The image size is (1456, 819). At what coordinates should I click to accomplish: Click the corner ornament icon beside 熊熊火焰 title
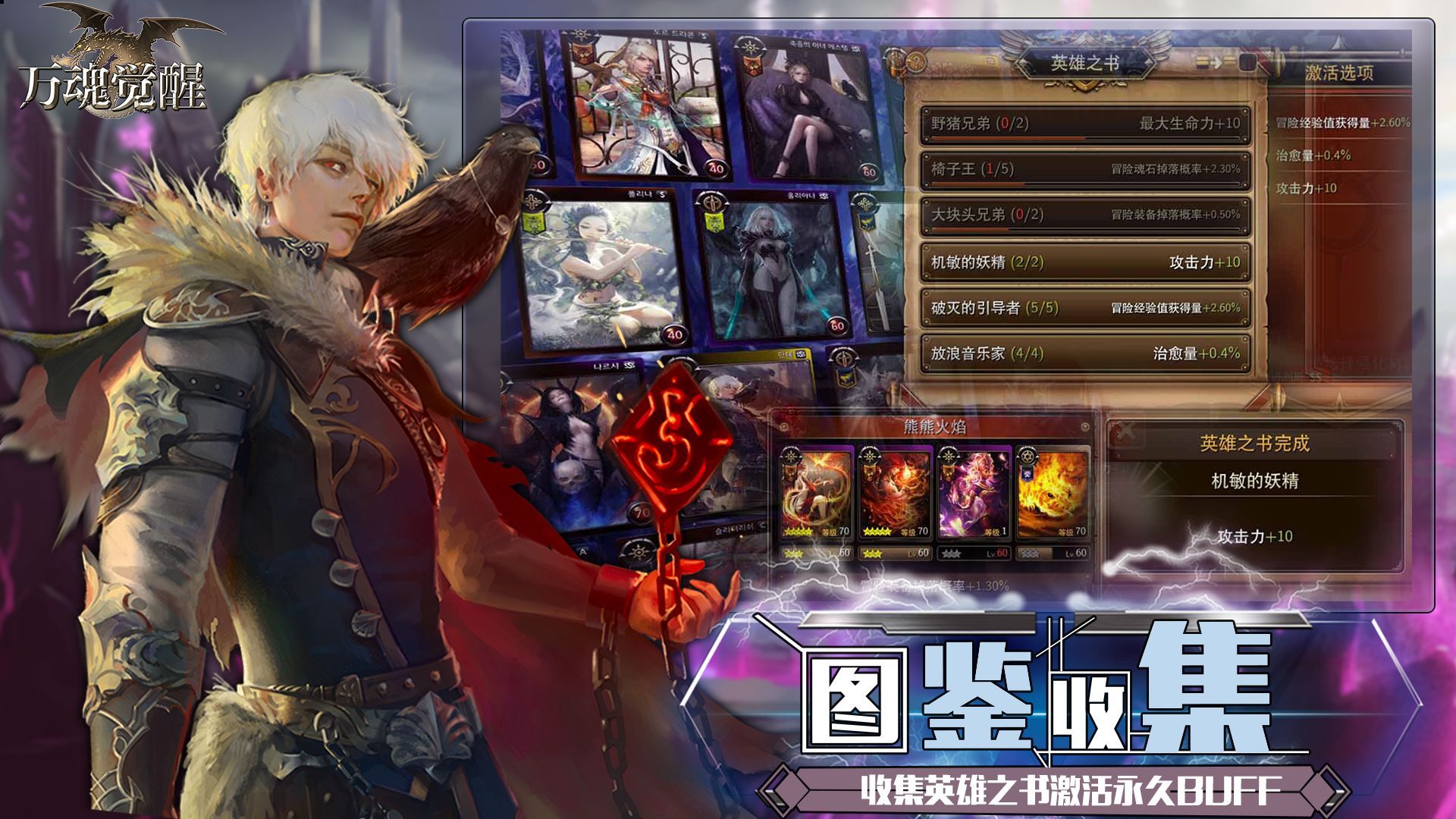(x=785, y=426)
